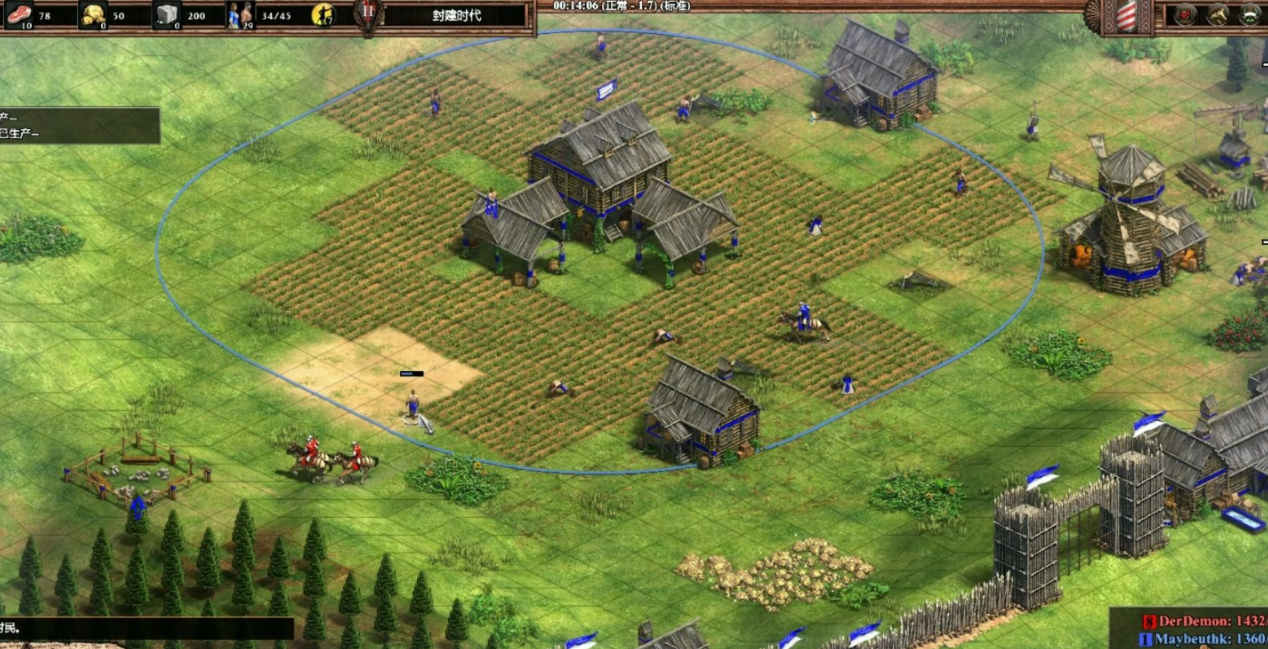Open the red checkmark objectives button
This screenshot has height=649, width=1268.
point(1185,15)
